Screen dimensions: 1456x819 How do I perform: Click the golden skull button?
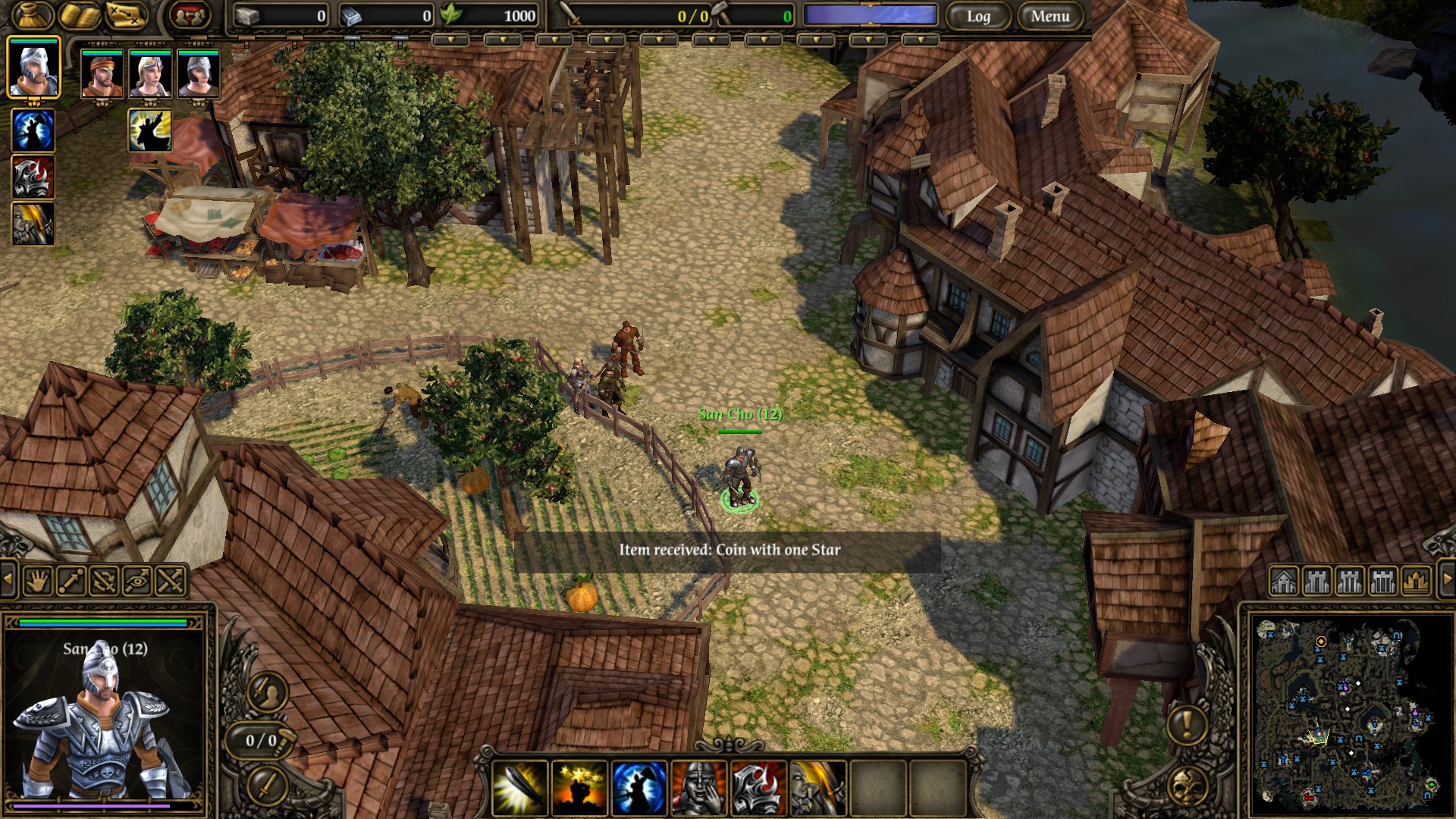tap(1187, 786)
